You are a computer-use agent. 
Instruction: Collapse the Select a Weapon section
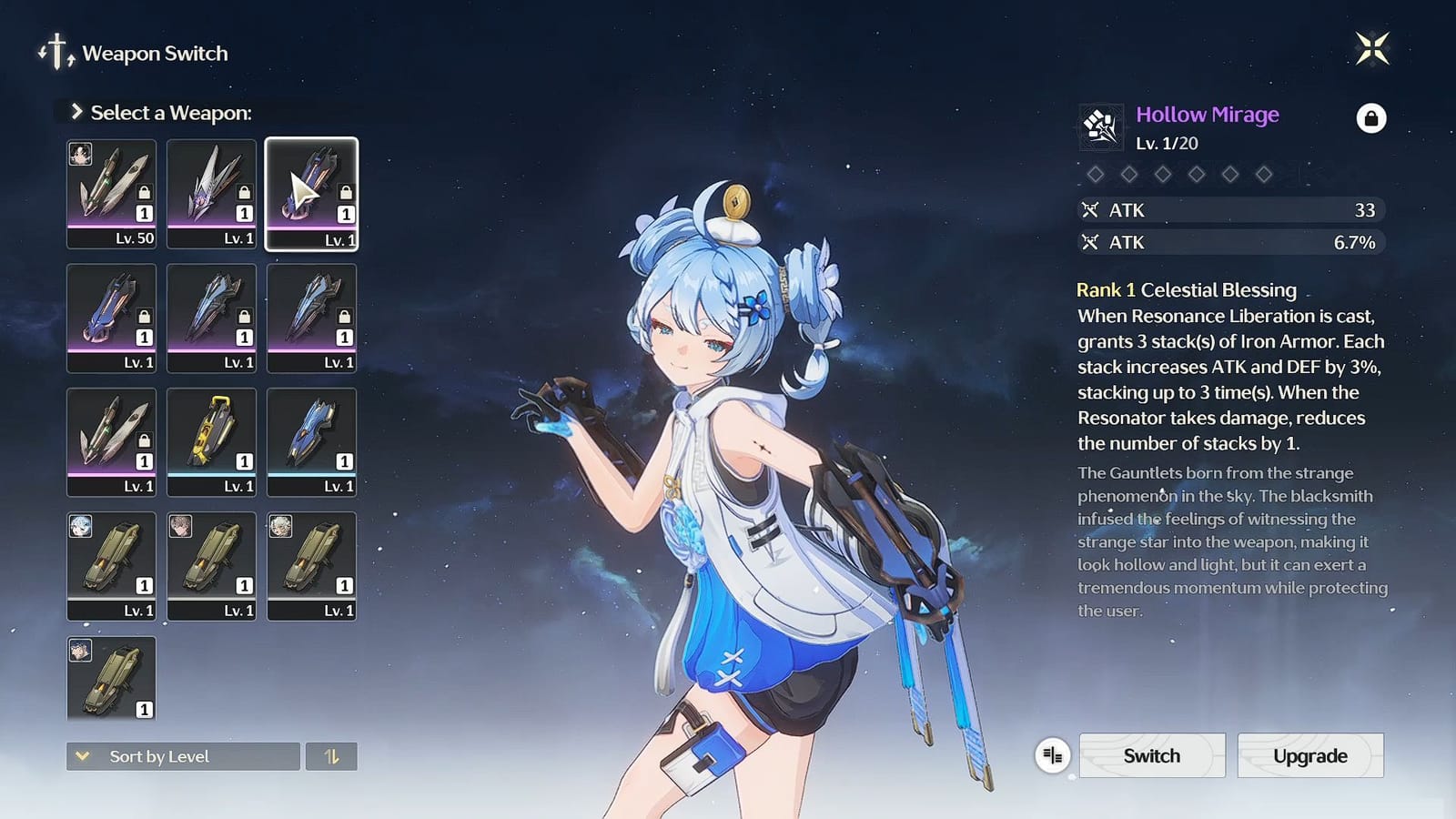point(76,112)
